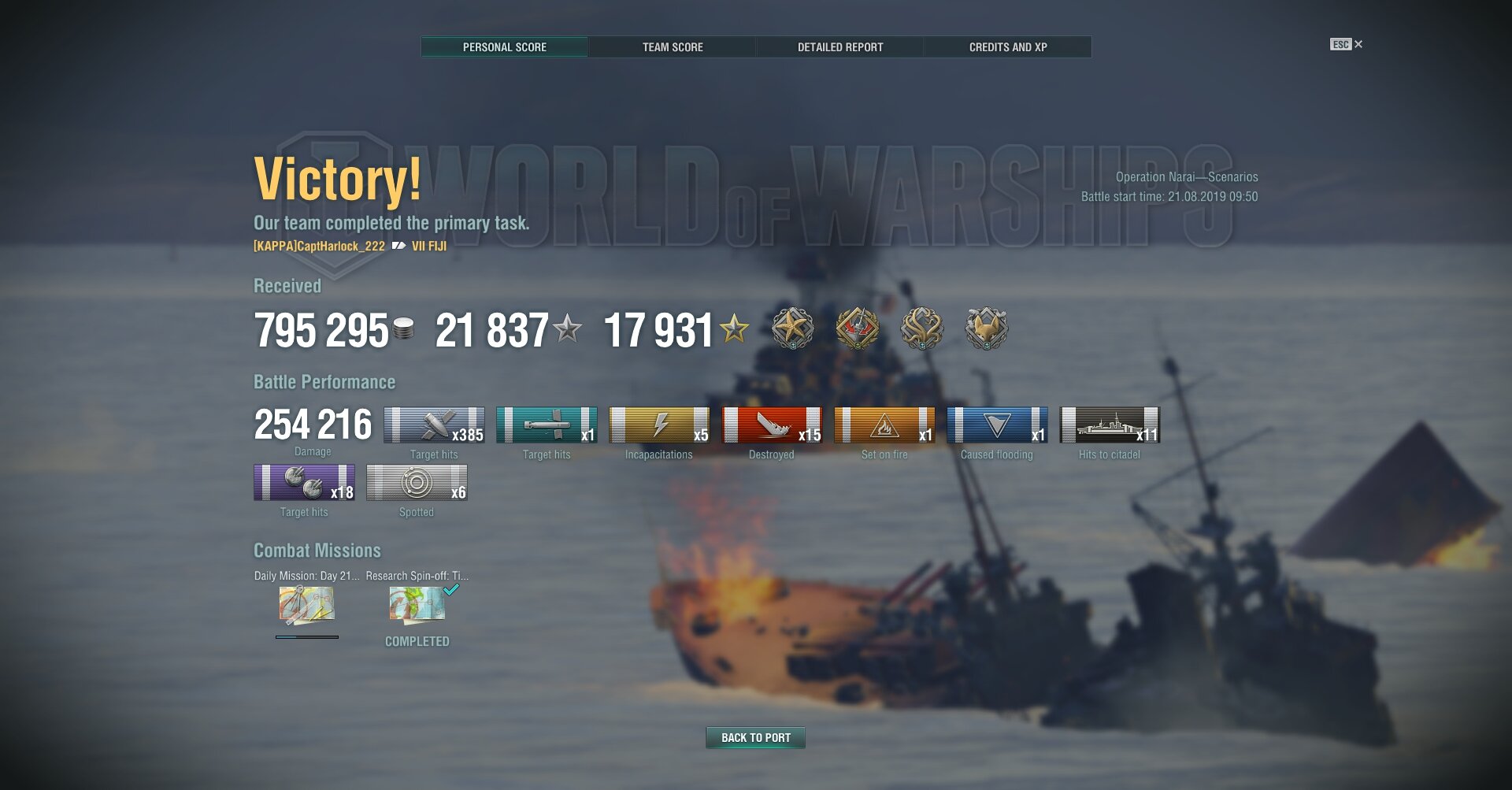Image resolution: width=1512 pixels, height=790 pixels.
Task: Select the red emblem achievement medal
Action: tap(857, 328)
